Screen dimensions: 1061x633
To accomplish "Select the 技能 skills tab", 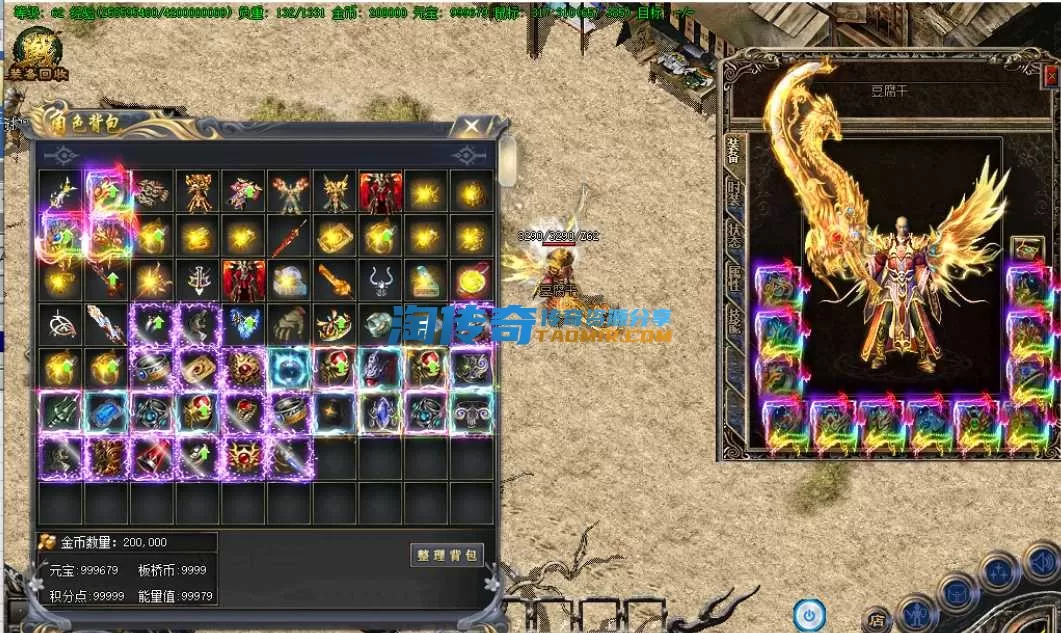I will pos(733,320).
